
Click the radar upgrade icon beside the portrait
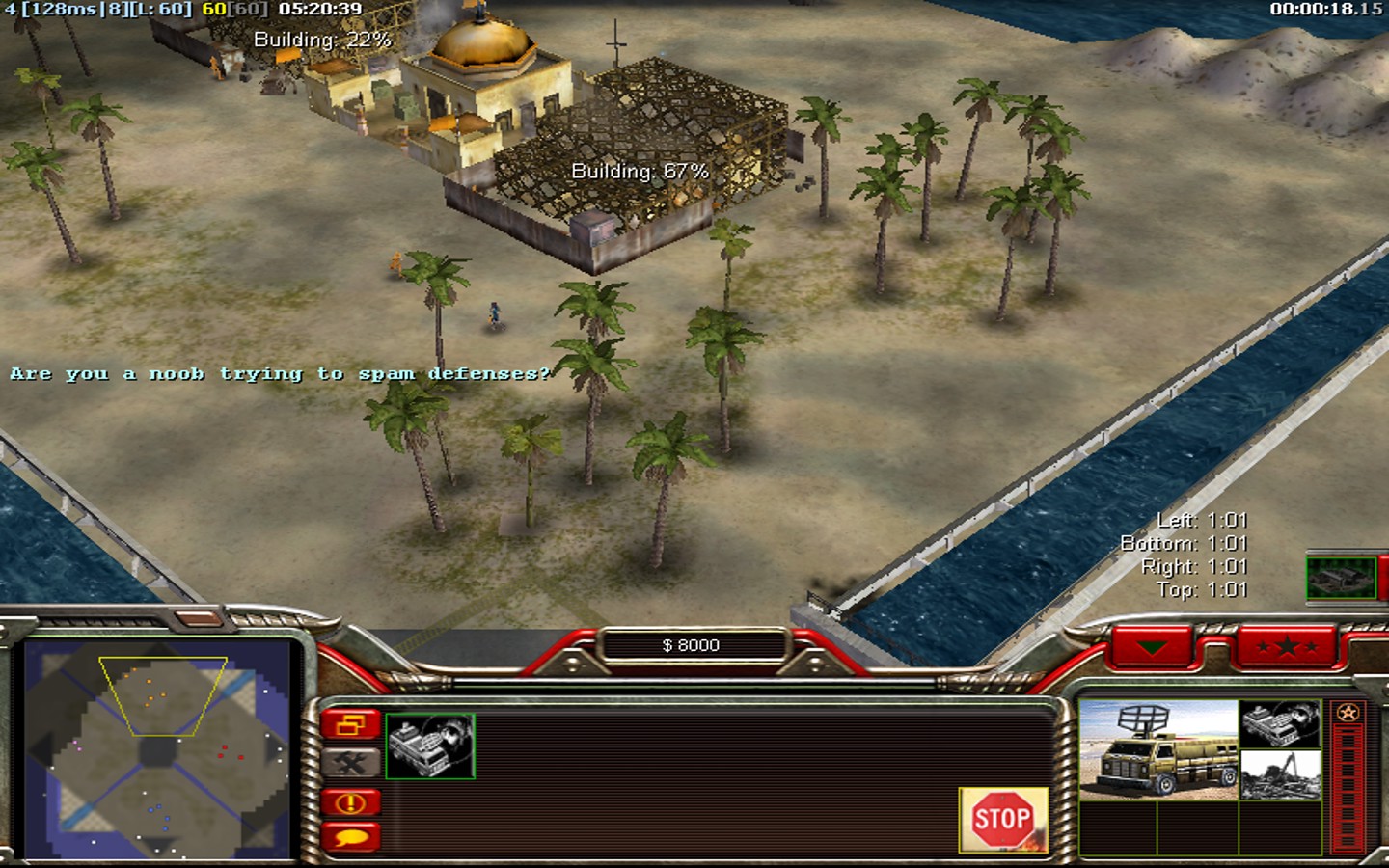[1280, 725]
